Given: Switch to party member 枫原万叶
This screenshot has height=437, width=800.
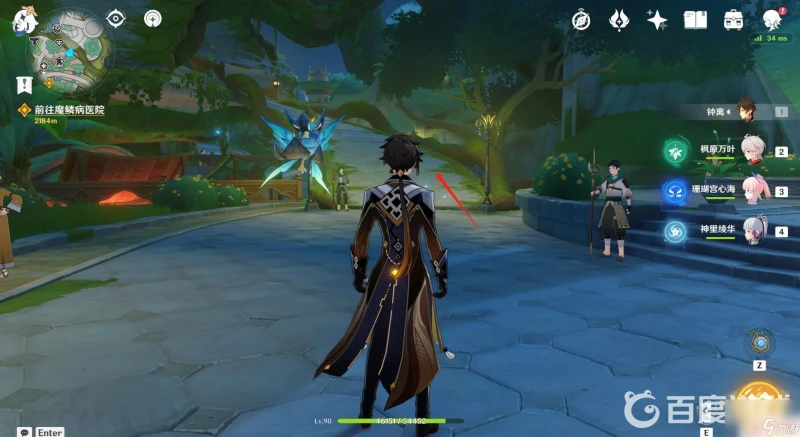Looking at the screenshot, I should 751,150.
